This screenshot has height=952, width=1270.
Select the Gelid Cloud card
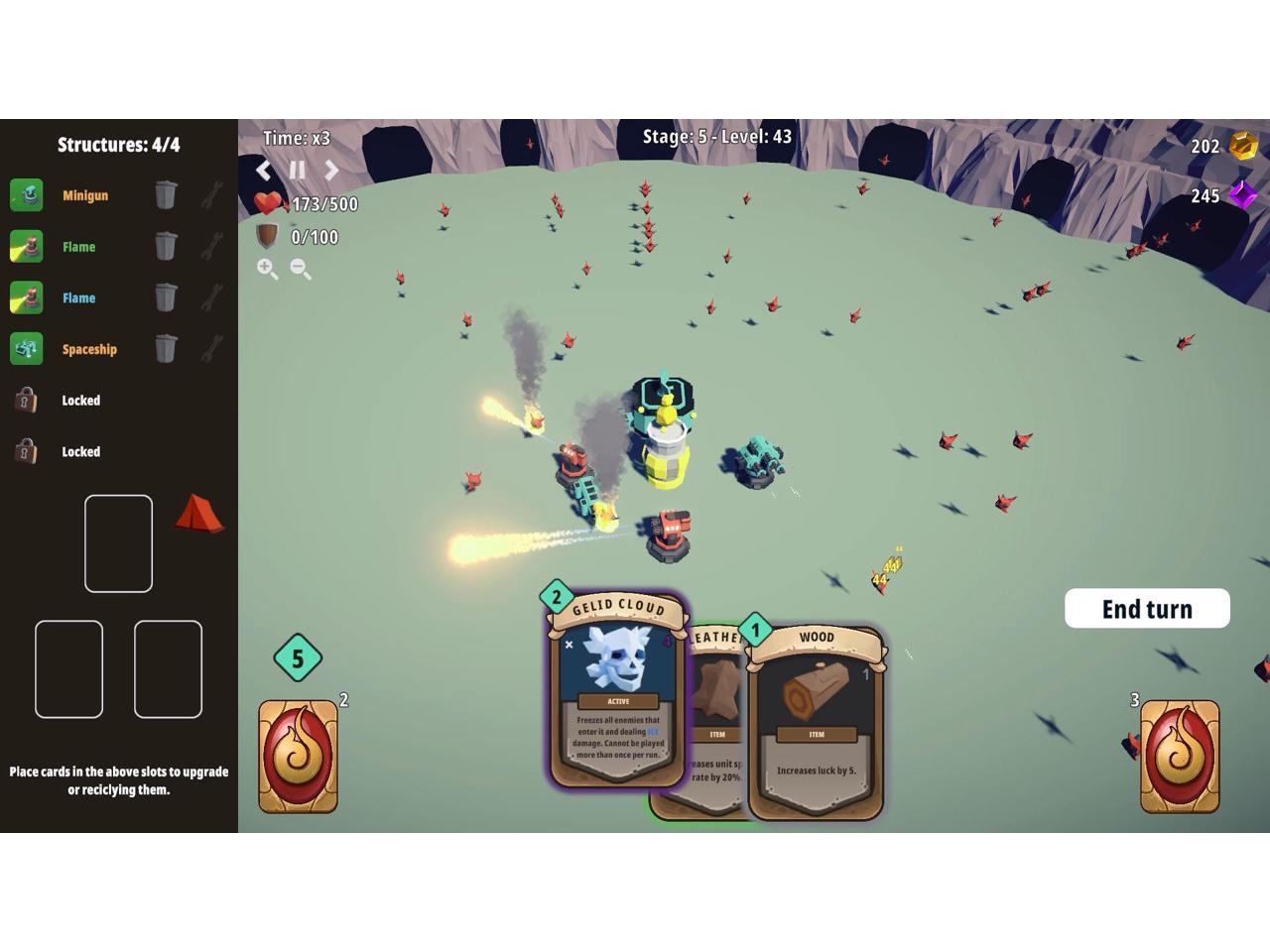617,694
